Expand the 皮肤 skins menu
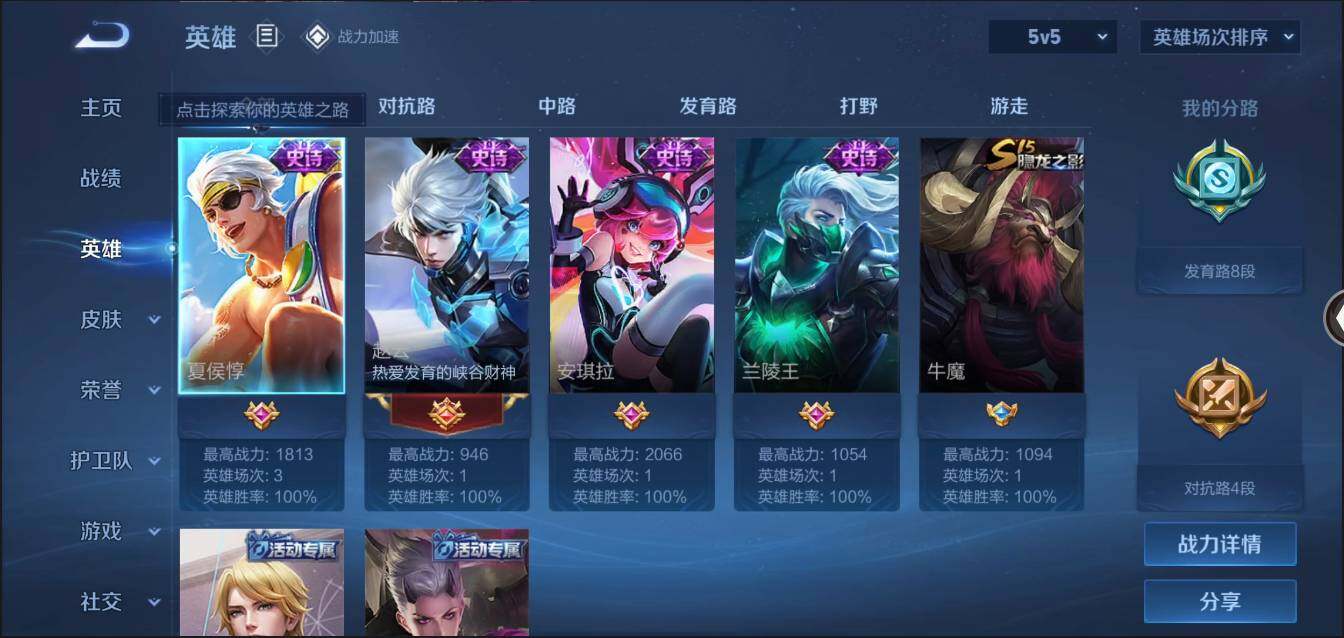This screenshot has width=1344, height=638. pyautogui.click(x=119, y=320)
